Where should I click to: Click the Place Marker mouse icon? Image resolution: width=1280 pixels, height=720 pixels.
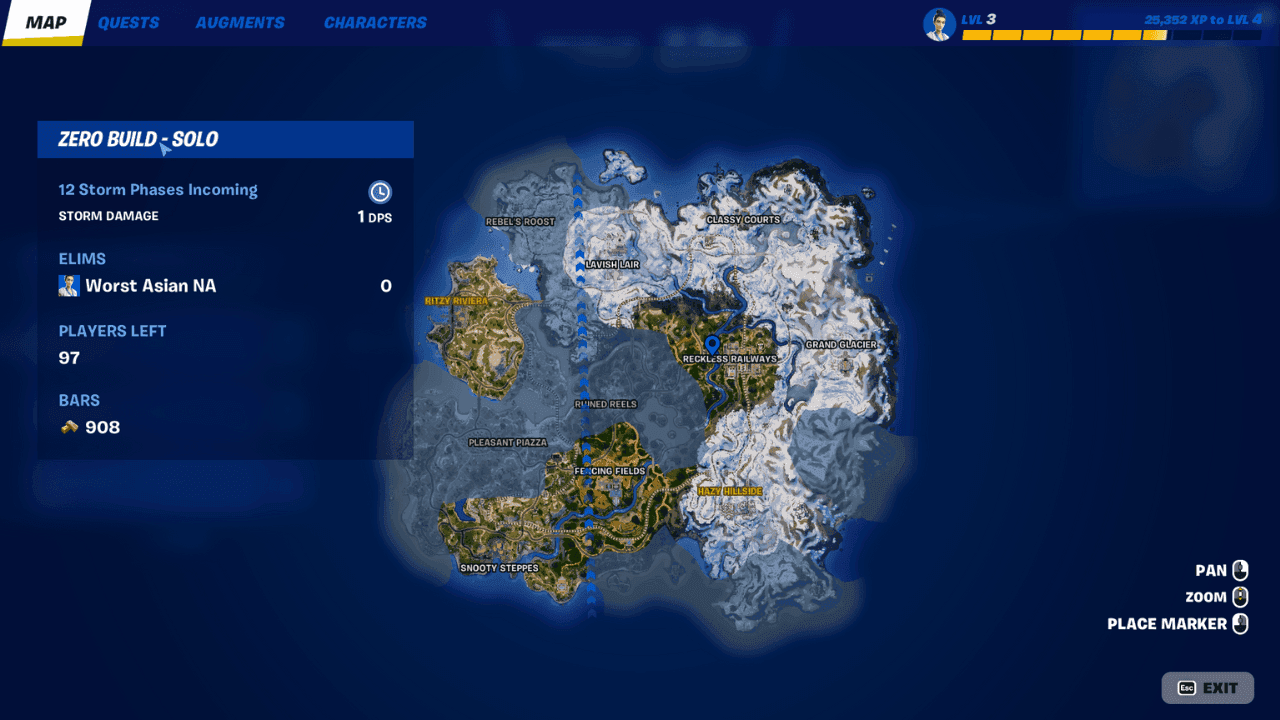point(1240,623)
